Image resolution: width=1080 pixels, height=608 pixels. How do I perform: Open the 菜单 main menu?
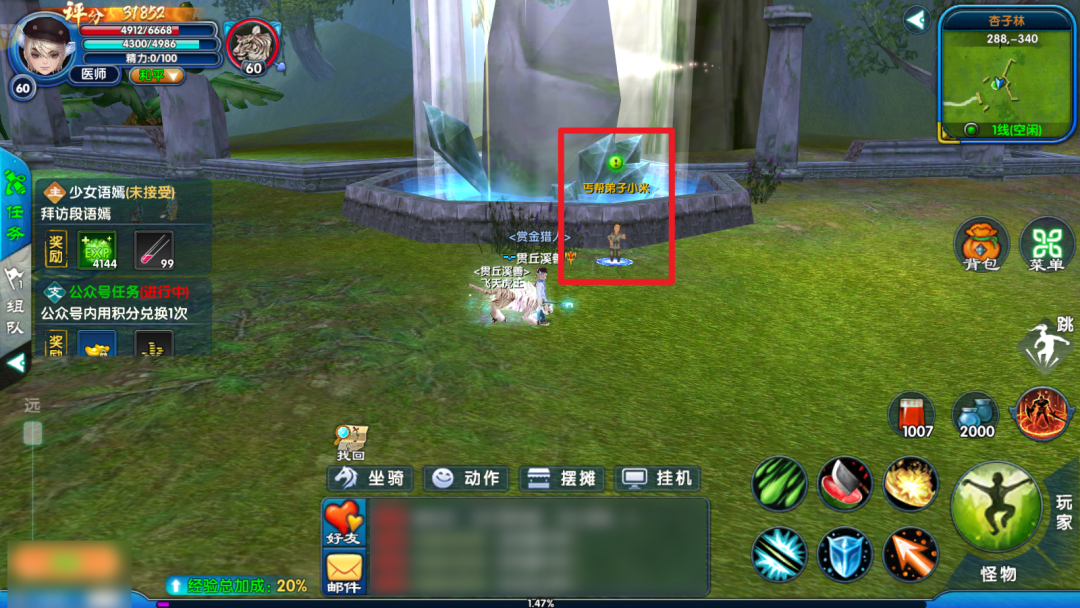click(1046, 245)
